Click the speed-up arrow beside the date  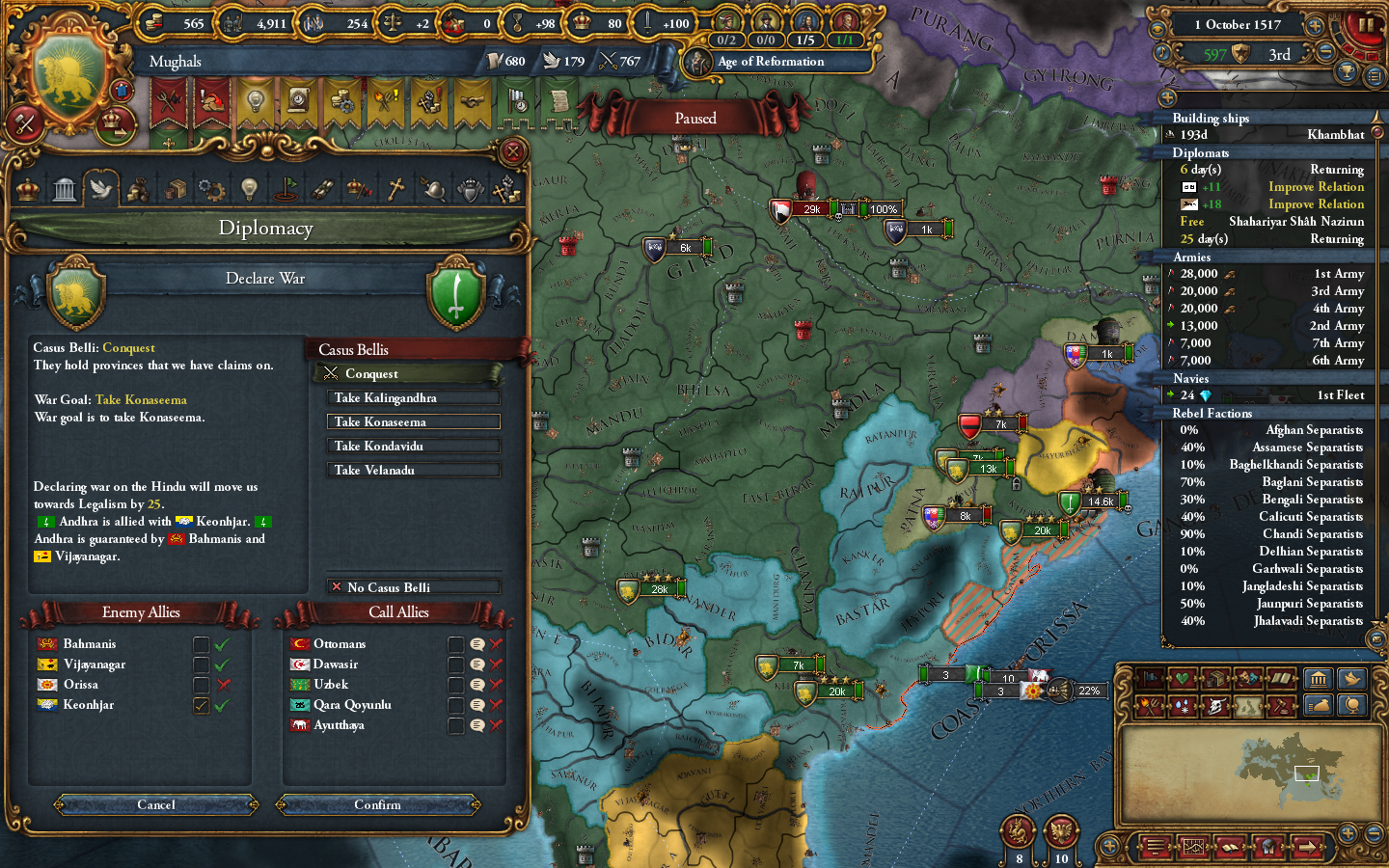tap(1314, 26)
